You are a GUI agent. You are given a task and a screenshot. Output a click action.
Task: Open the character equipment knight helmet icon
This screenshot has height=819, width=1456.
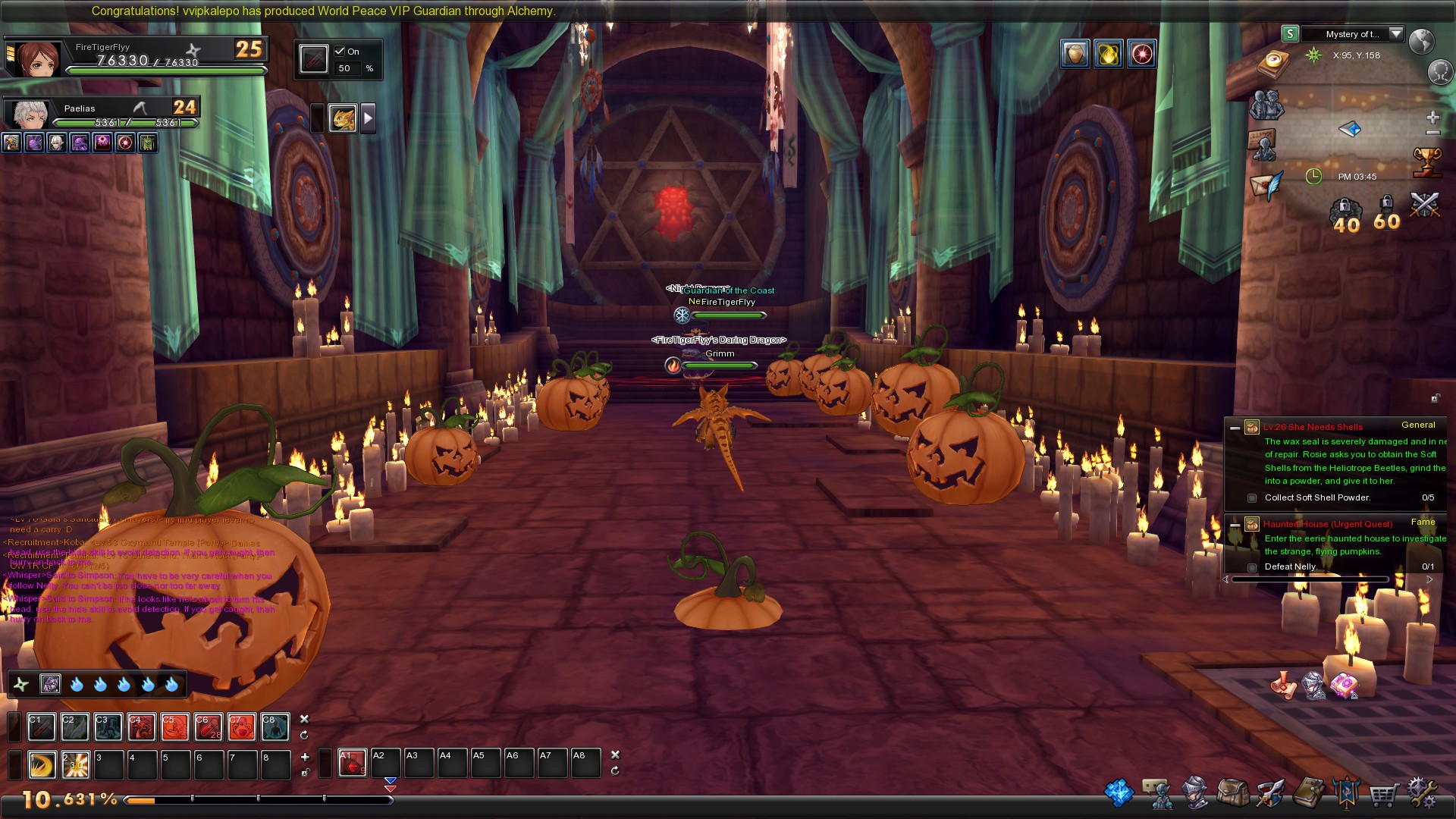[1194, 792]
